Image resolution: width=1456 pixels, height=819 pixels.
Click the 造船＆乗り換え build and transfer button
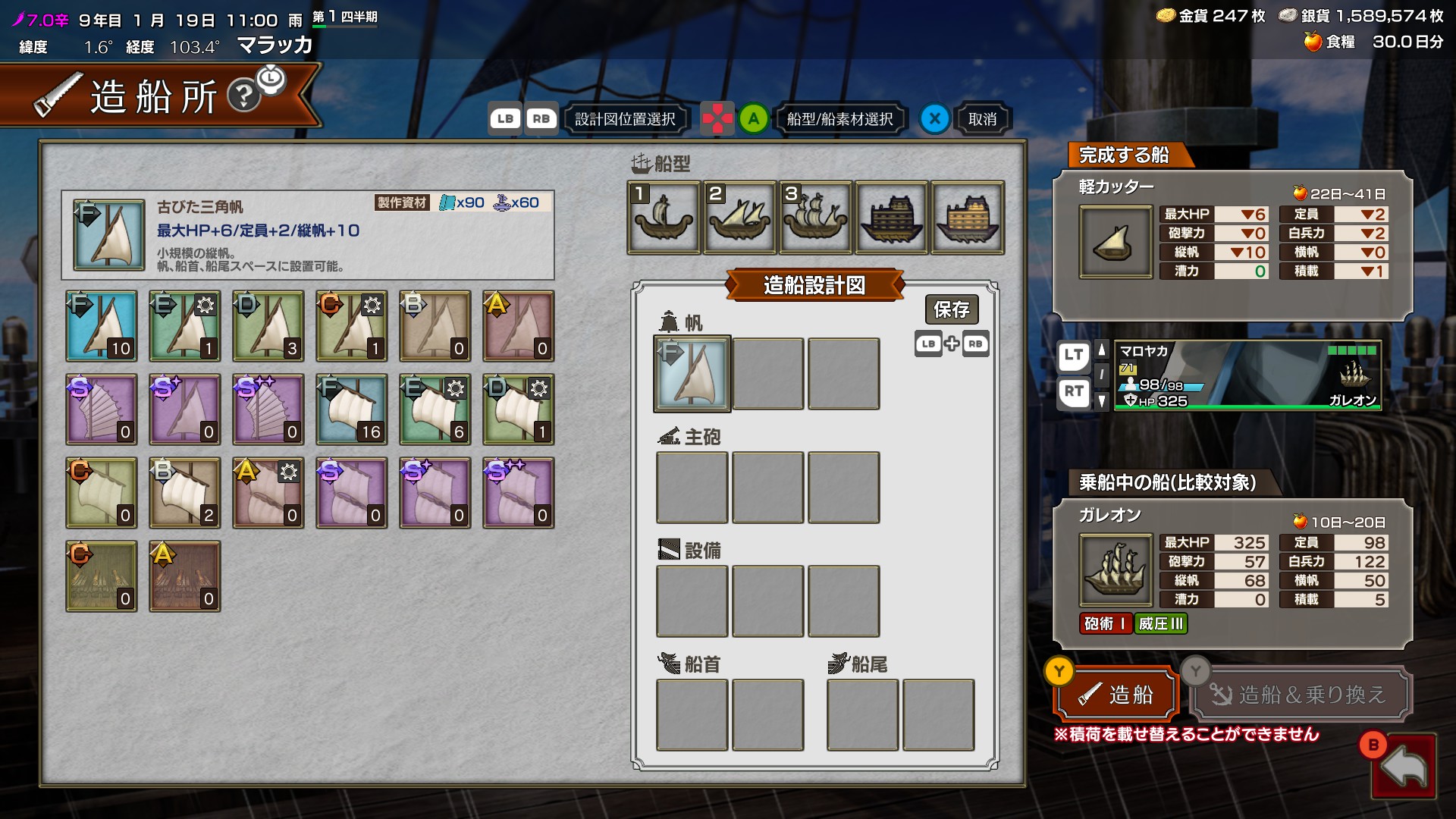(x=1300, y=694)
